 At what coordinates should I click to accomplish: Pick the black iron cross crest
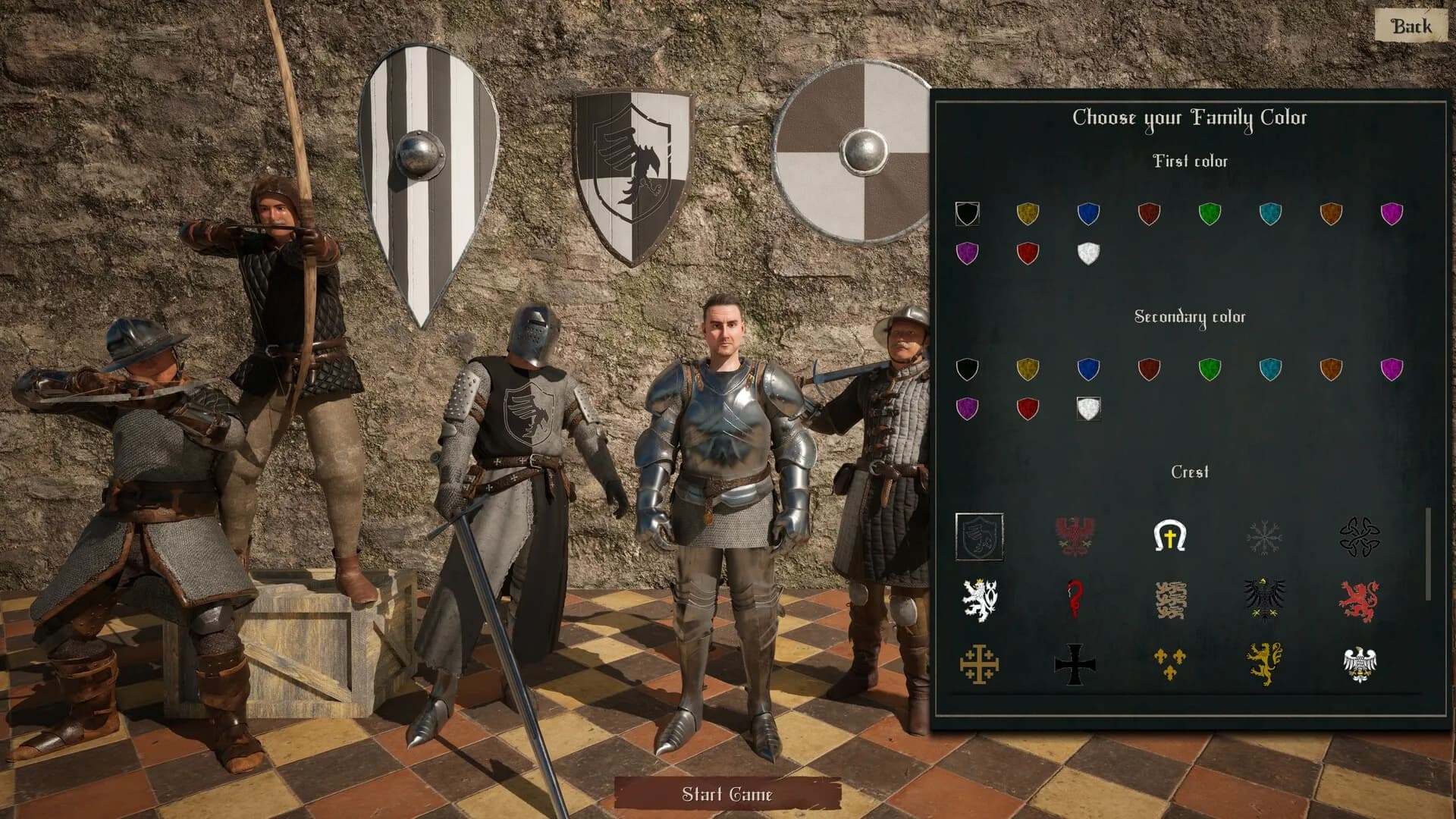pyautogui.click(x=1075, y=664)
